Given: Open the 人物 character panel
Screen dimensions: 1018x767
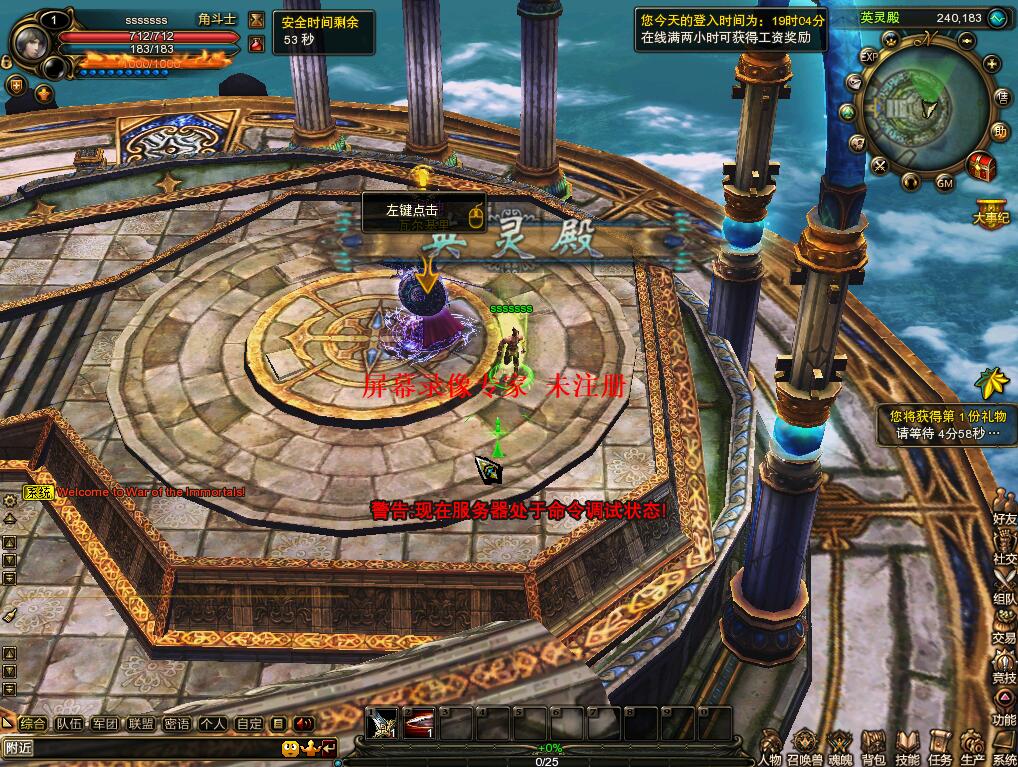Looking at the screenshot, I should pyautogui.click(x=769, y=746).
